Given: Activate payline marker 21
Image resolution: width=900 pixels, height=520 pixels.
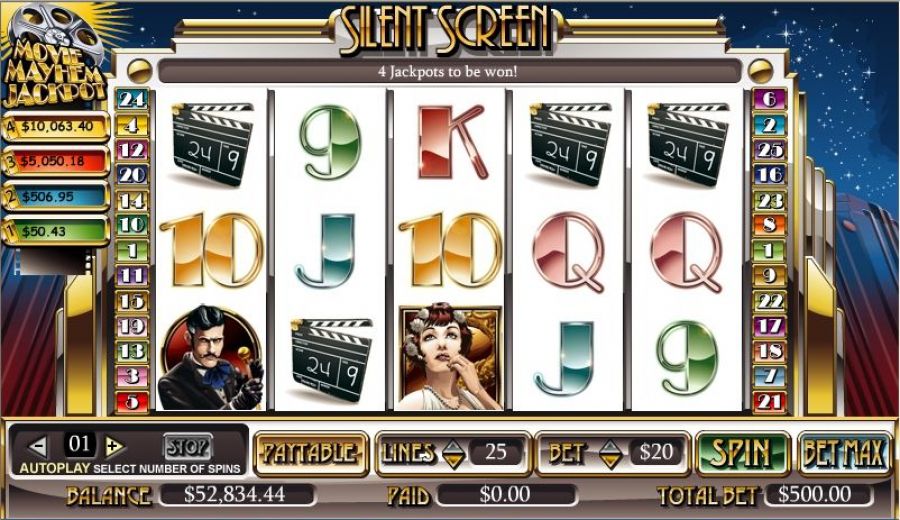Looking at the screenshot, I should click(x=769, y=402).
